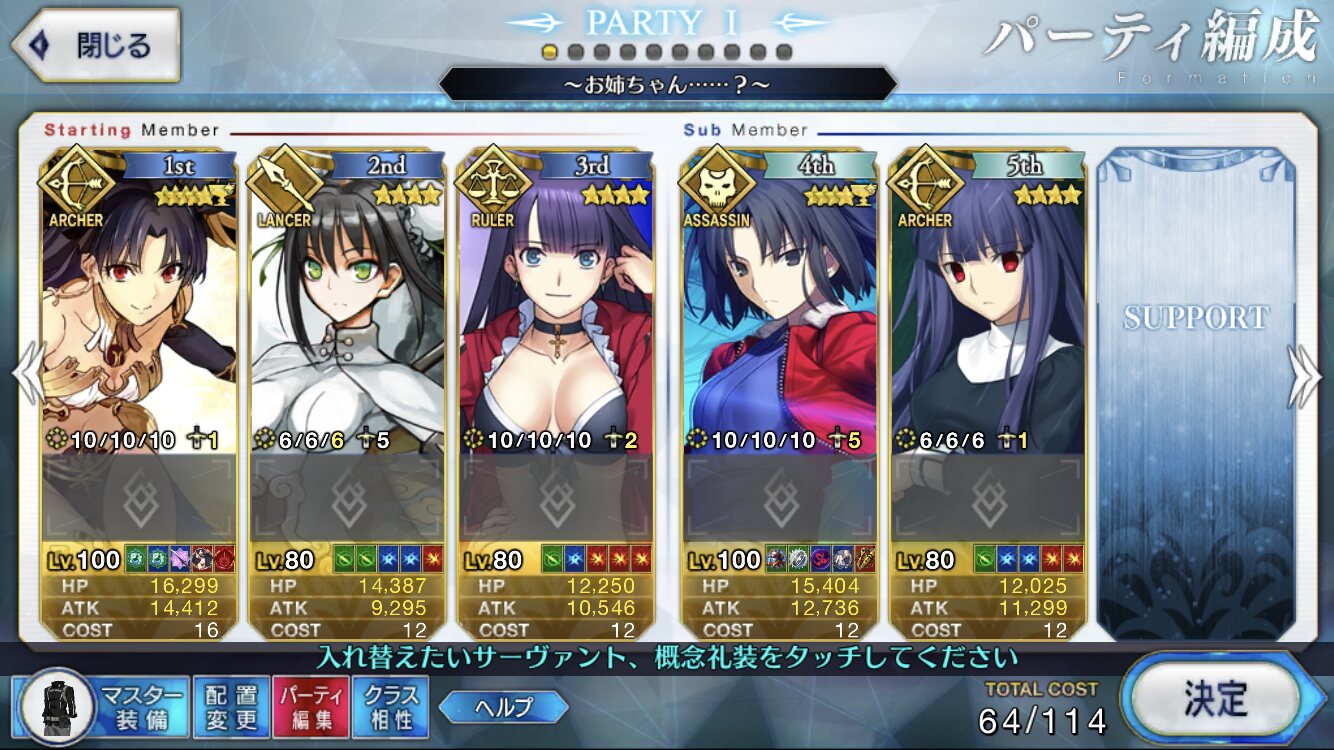Viewport: 1334px width, 750px height.
Task: Choose the 5th slot Archer servant card
Action: coord(988,320)
